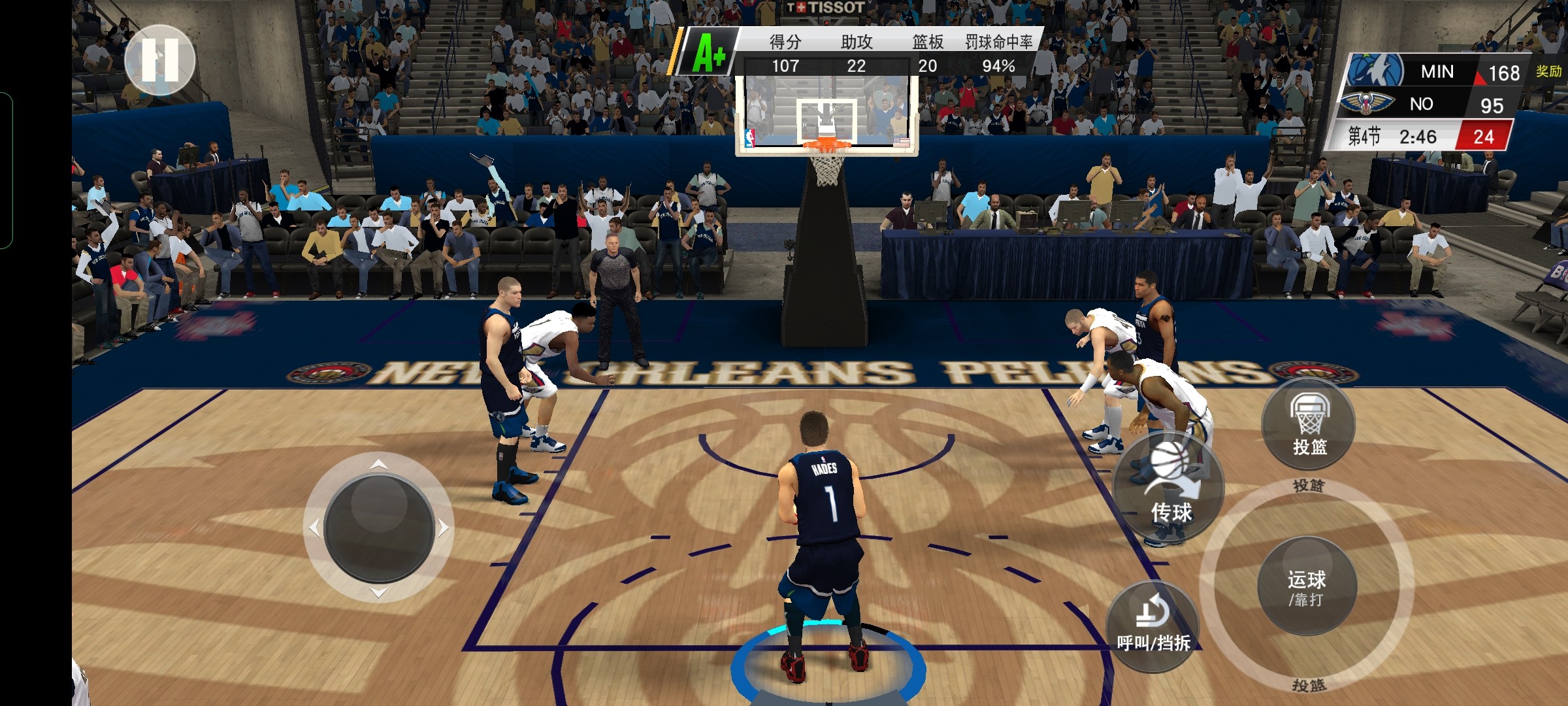Tap the A+ teammate grade badge
The width and height of the screenshot is (1568, 706).
(710, 52)
